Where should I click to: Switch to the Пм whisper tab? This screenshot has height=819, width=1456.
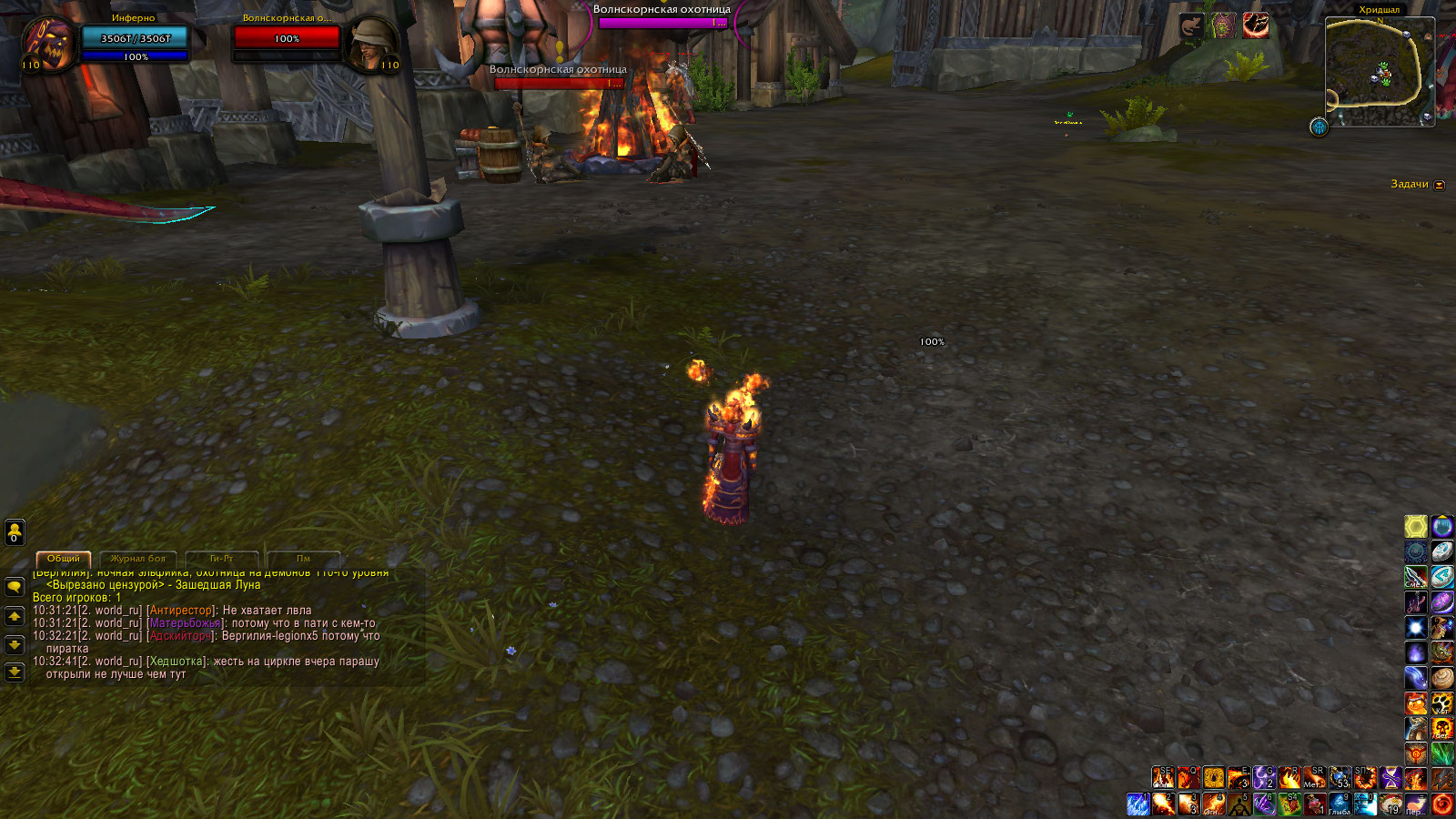click(303, 559)
